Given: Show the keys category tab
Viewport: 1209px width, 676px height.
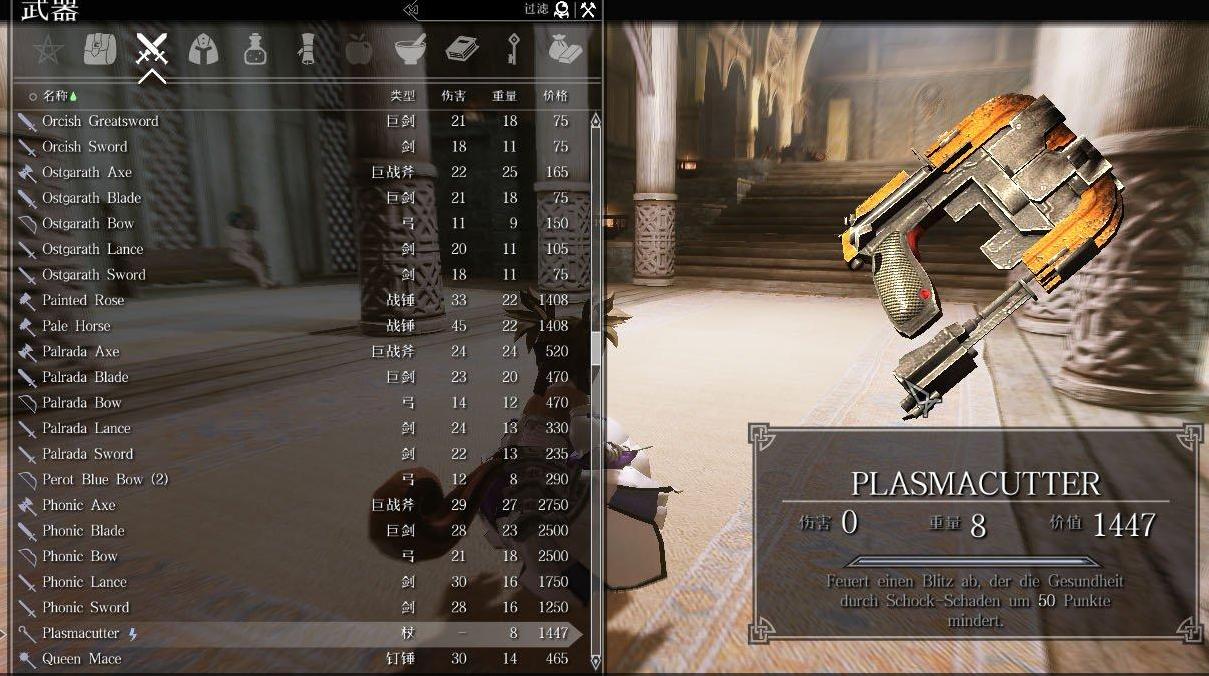Looking at the screenshot, I should coord(514,49).
